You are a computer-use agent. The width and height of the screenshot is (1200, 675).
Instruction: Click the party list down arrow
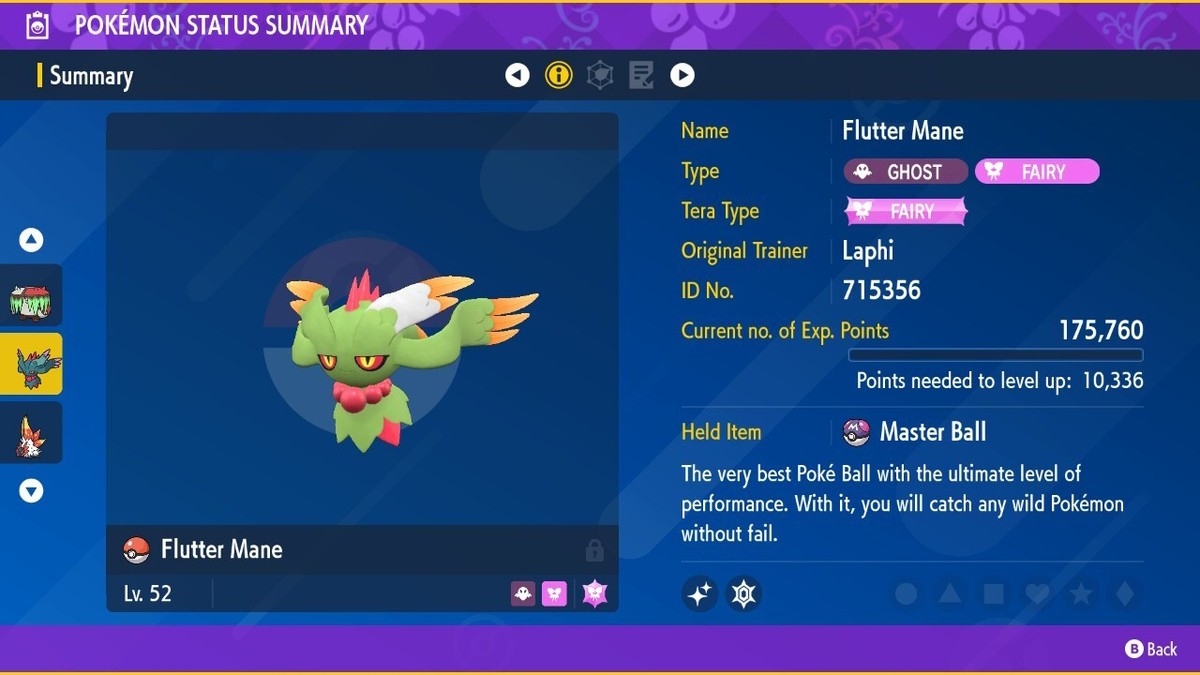tap(31, 491)
